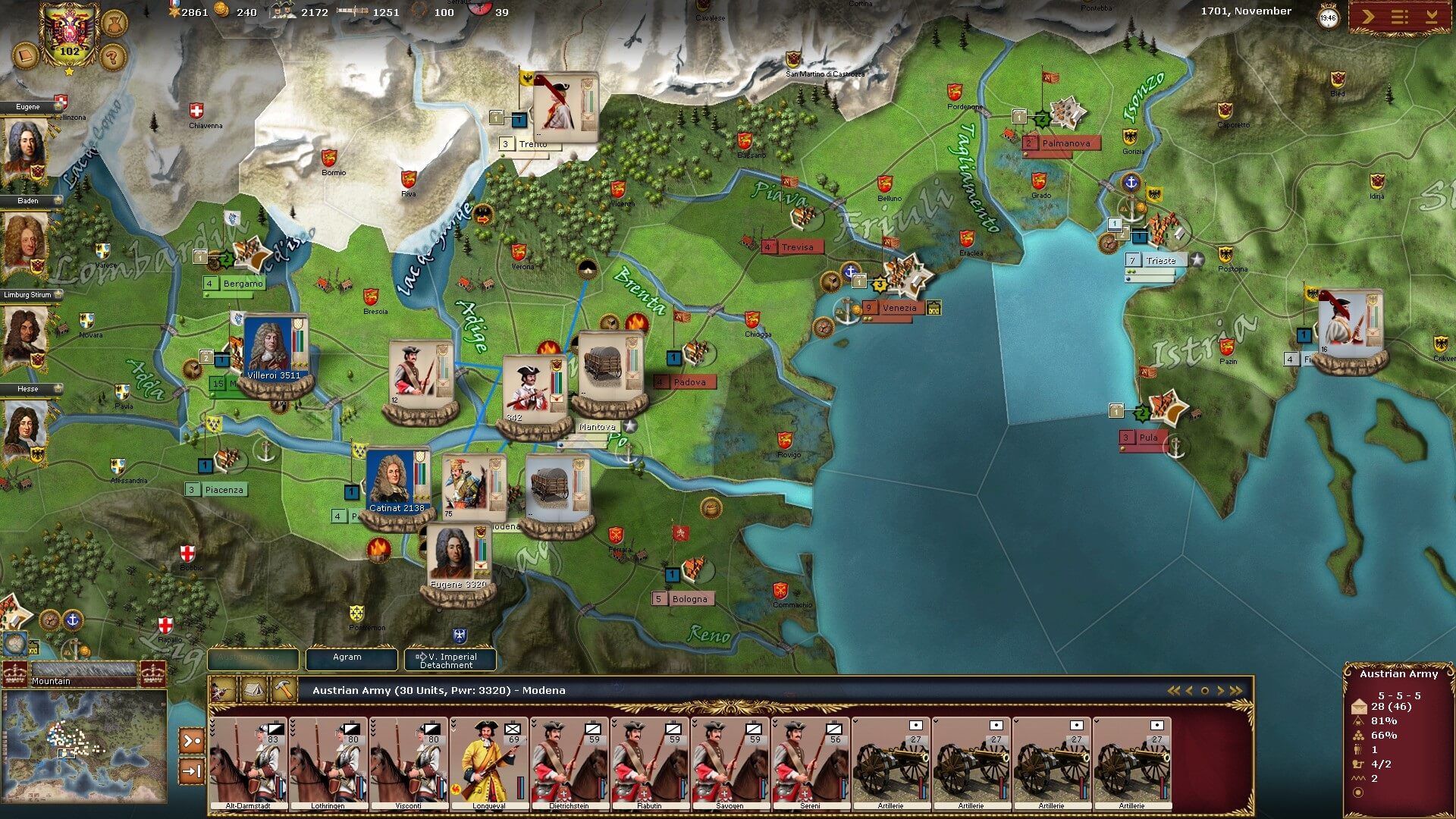Switch to the V. Imperial Detachment tab
The height and width of the screenshot is (819, 1456).
[450, 660]
